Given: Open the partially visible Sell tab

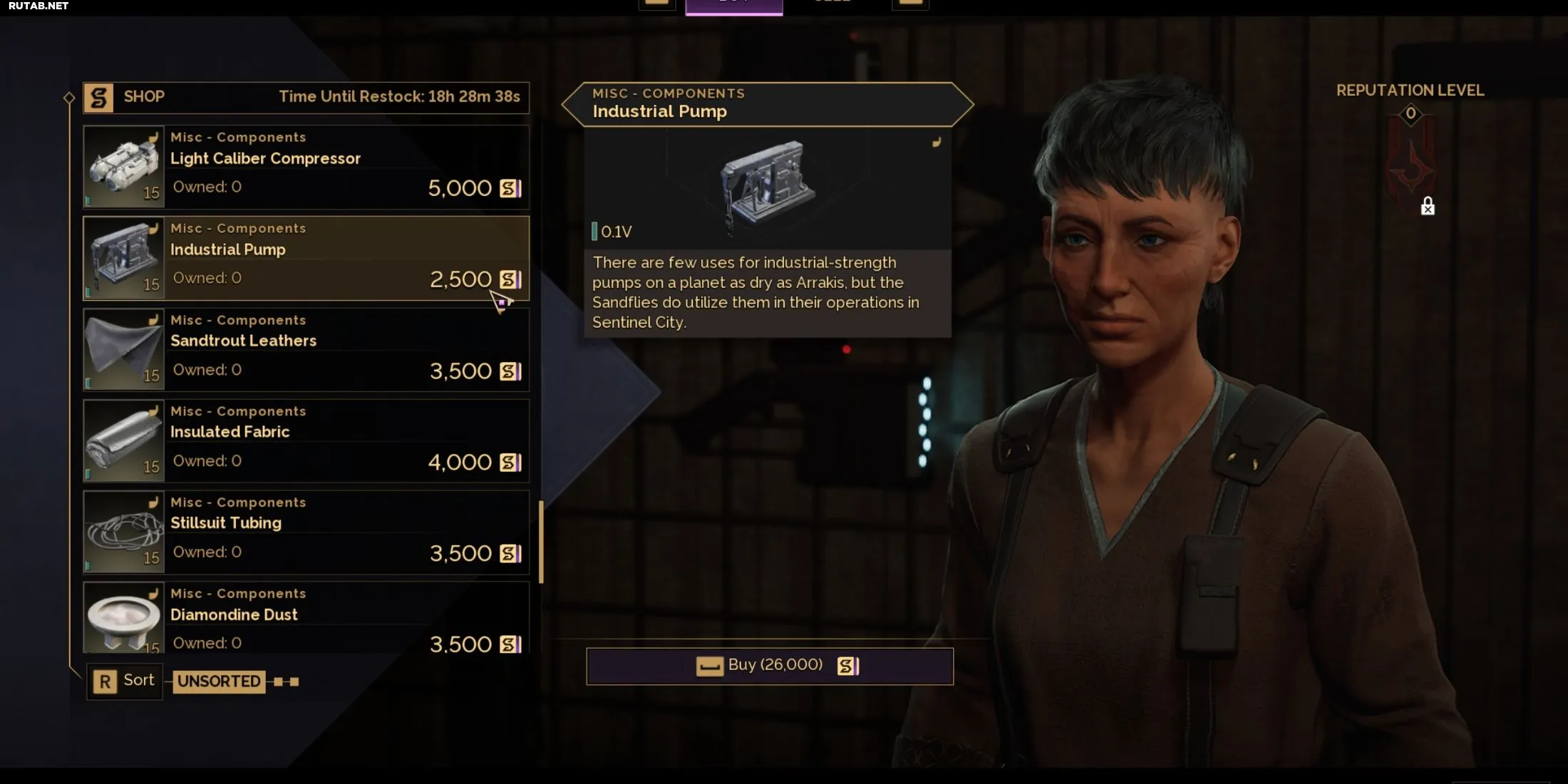Looking at the screenshot, I should [832, 4].
